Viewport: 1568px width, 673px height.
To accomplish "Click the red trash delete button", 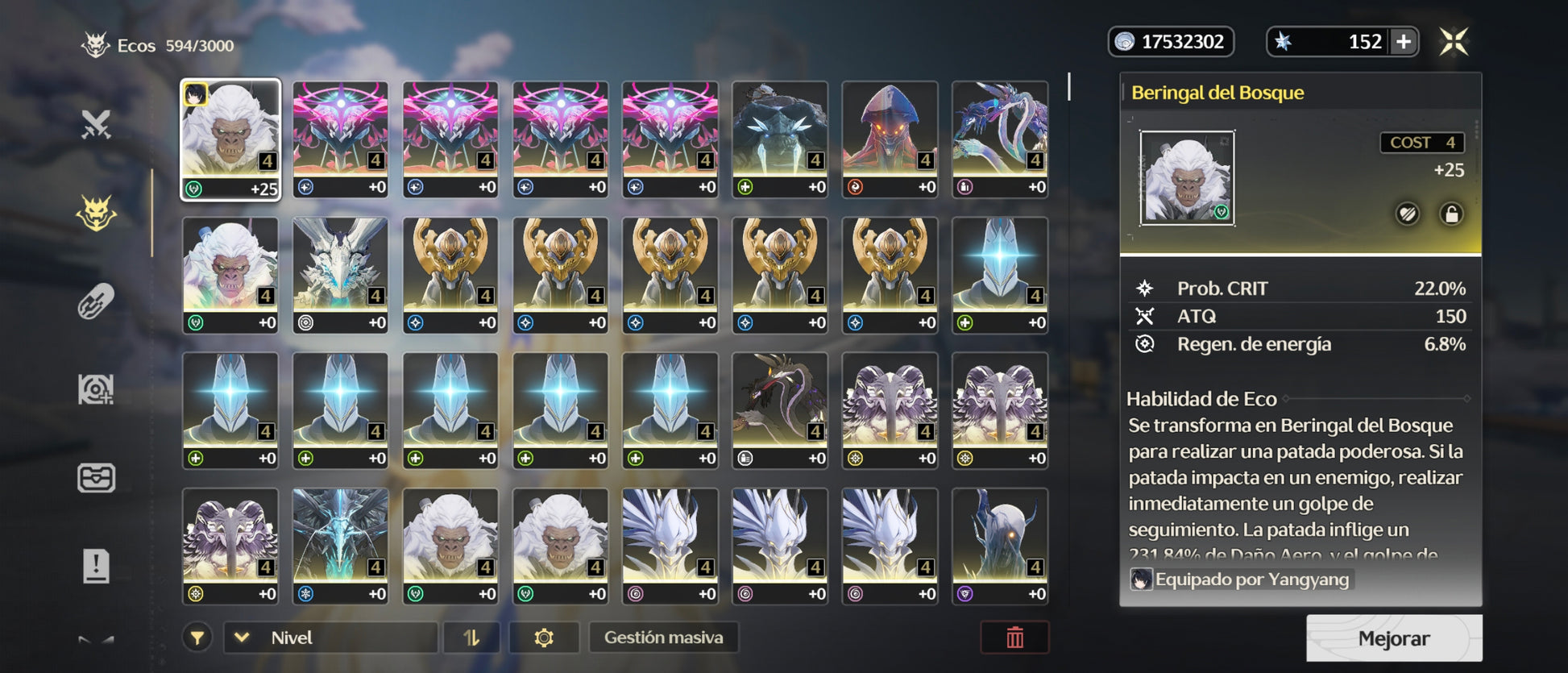I will point(1014,638).
